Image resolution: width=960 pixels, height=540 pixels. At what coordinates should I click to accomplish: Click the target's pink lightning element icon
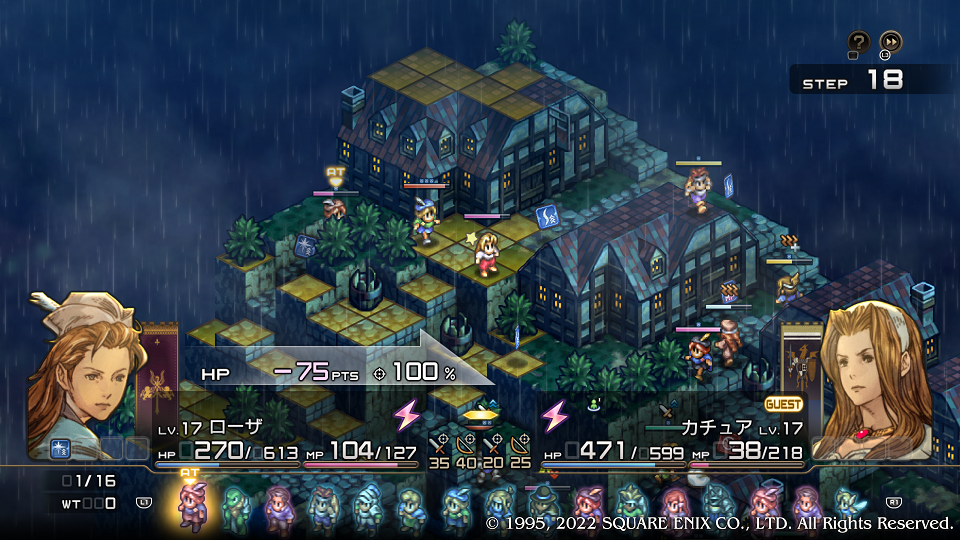pos(554,414)
